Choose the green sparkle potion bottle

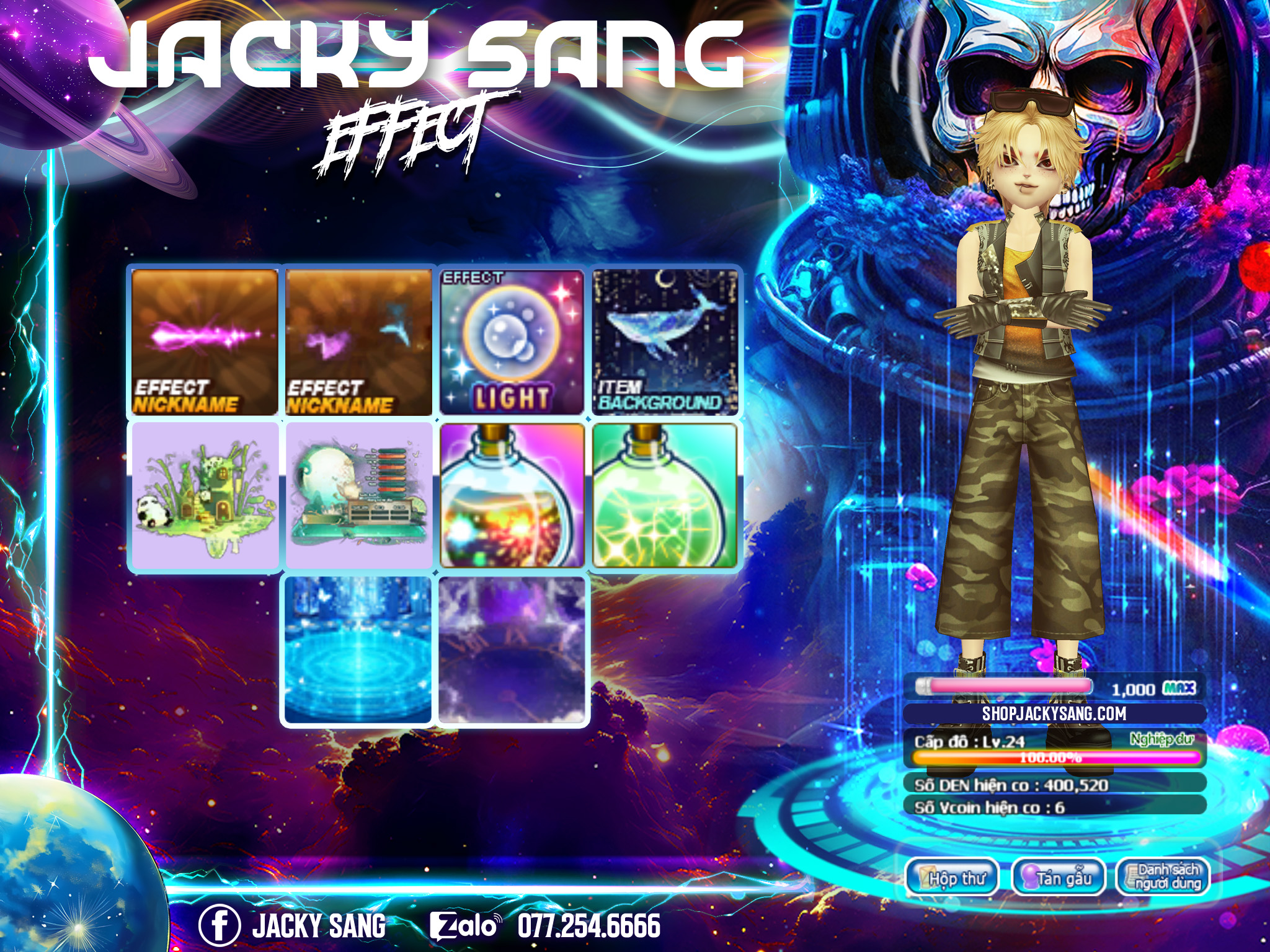665,496
